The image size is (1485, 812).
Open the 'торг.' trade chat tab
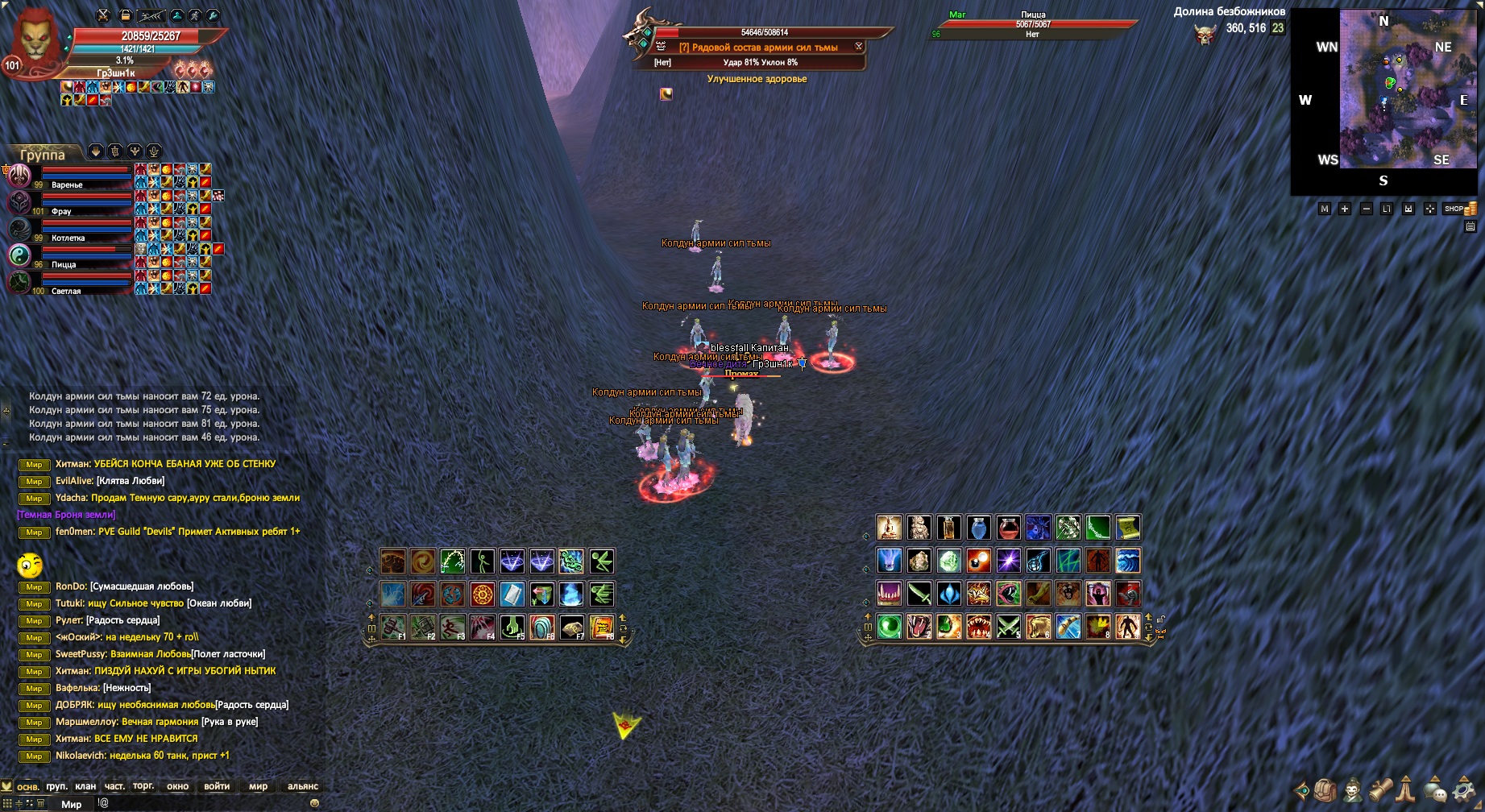pos(143,786)
